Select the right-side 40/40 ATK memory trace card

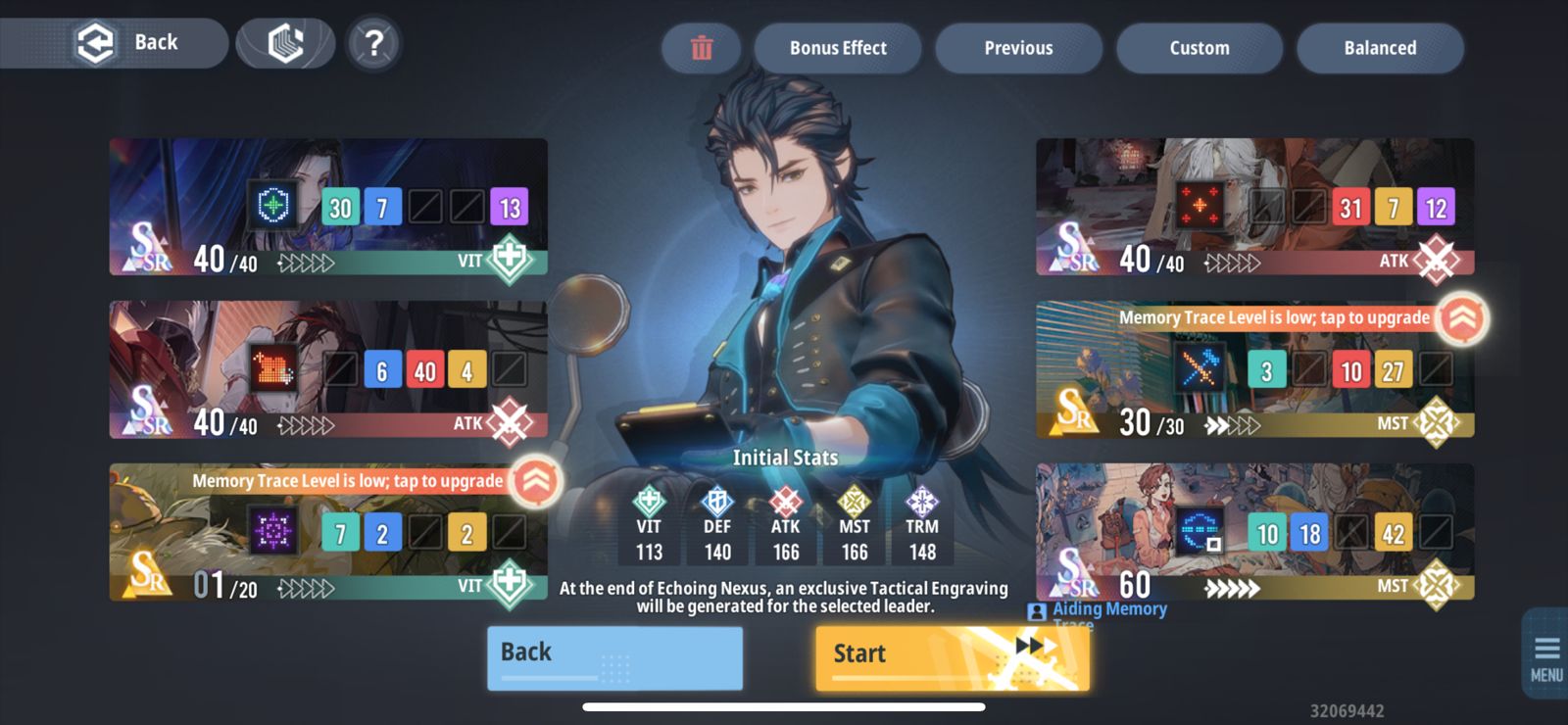point(1254,207)
